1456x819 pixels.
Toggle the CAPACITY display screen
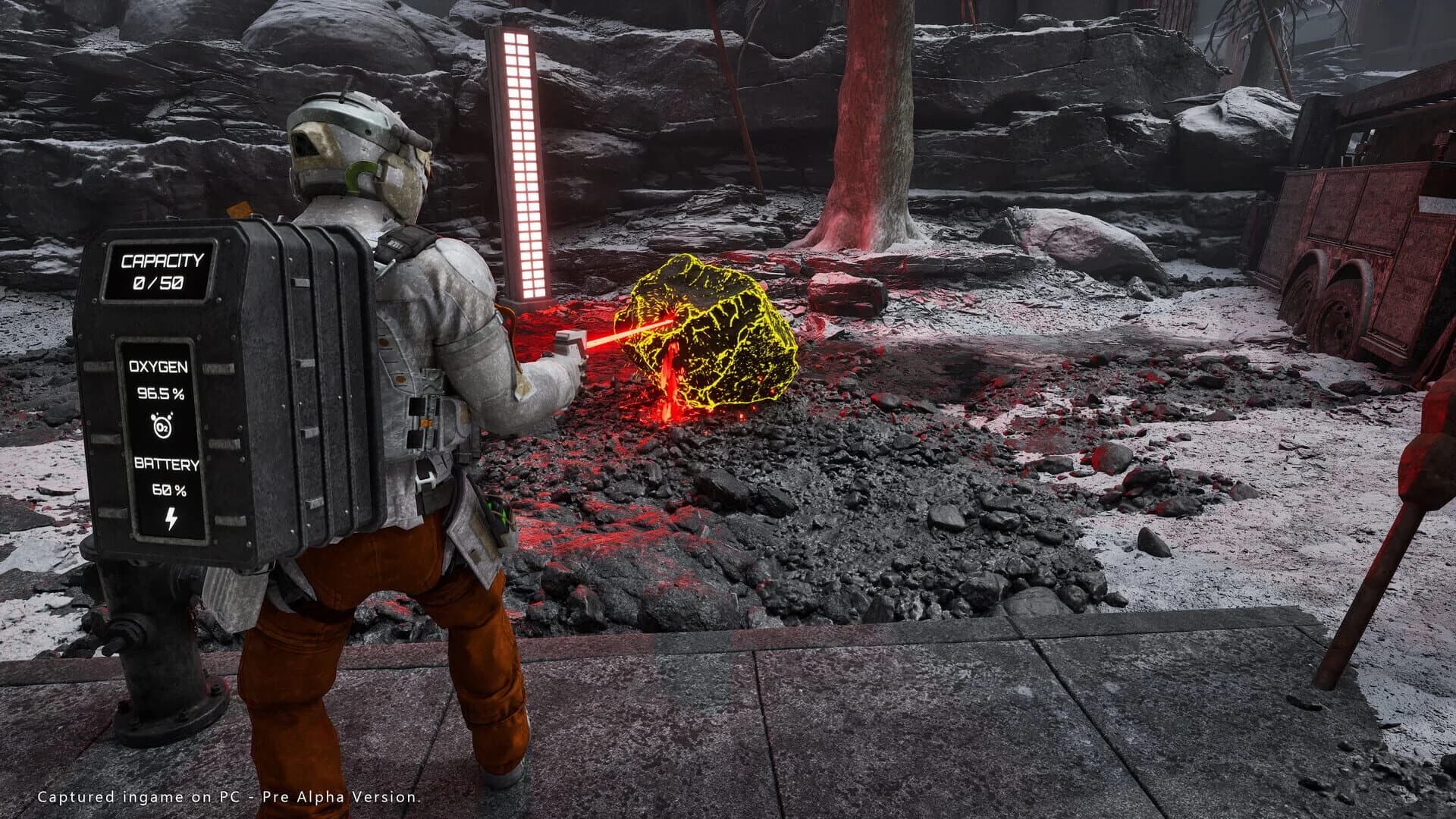tap(160, 269)
